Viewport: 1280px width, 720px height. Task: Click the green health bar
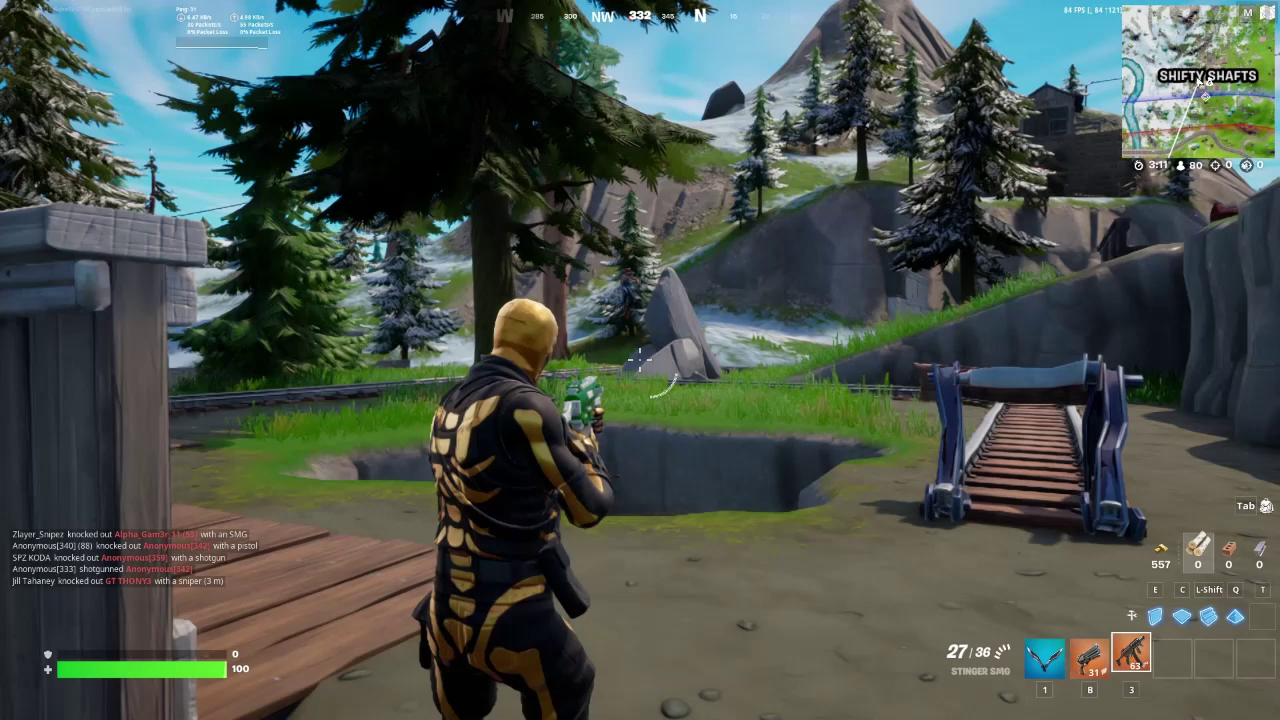pyautogui.click(x=140, y=668)
